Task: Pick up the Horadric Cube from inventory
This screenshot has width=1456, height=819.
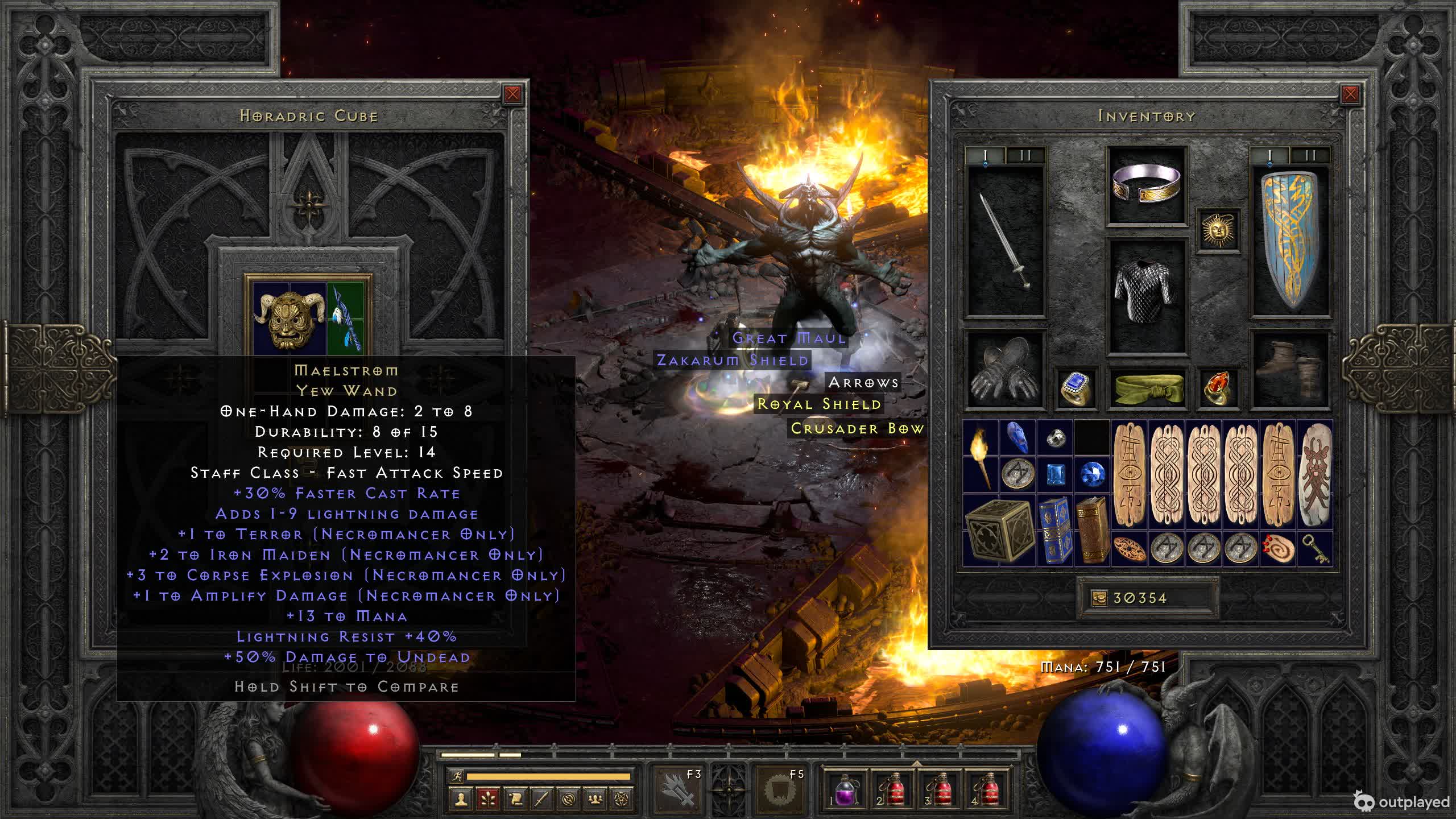Action: click(999, 530)
